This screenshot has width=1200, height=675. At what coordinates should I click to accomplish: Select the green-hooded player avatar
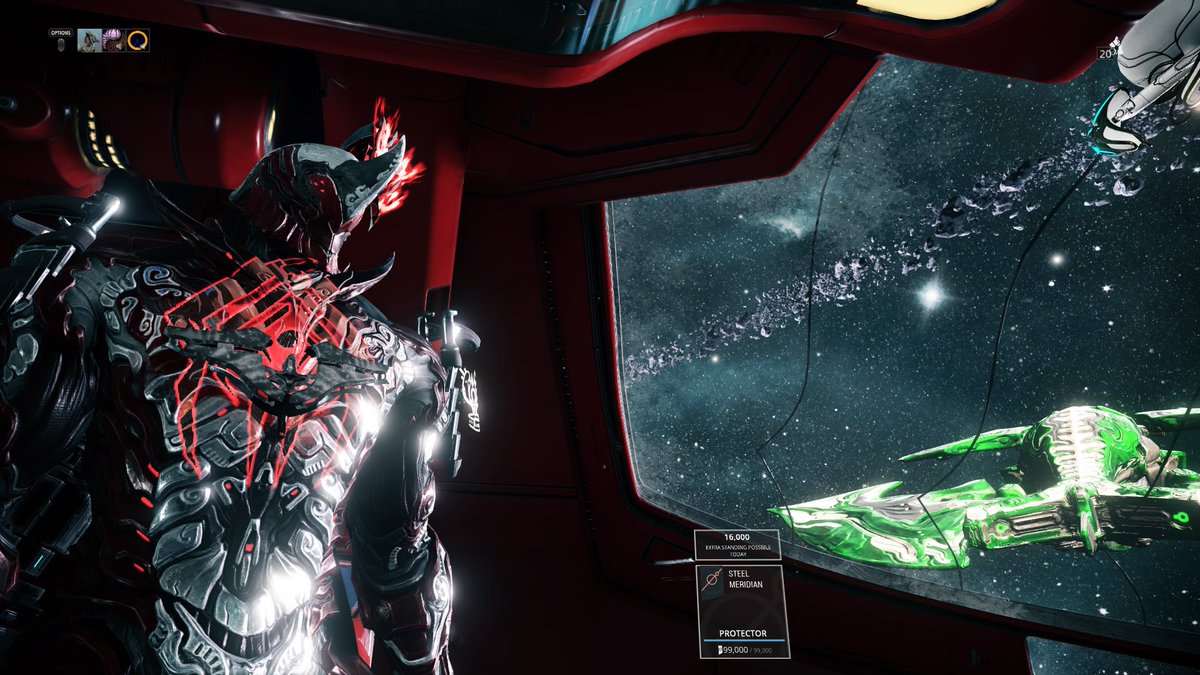point(89,40)
